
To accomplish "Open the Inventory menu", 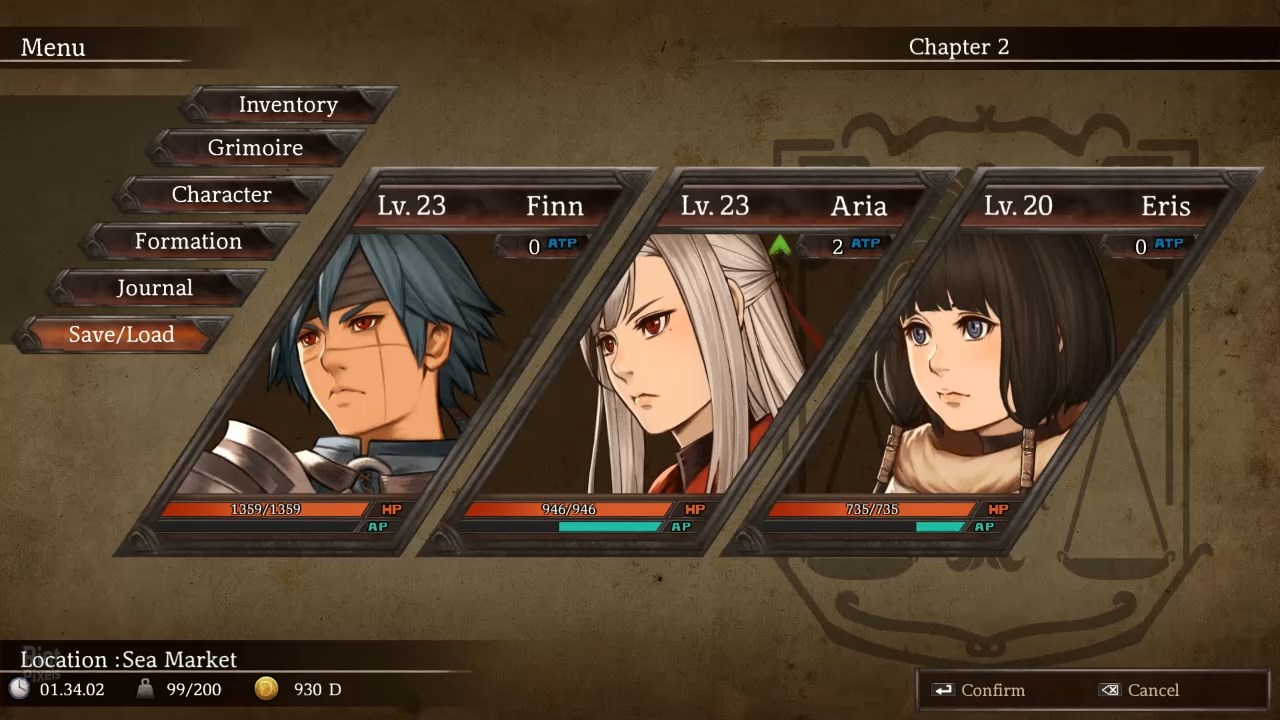I will (x=288, y=105).
